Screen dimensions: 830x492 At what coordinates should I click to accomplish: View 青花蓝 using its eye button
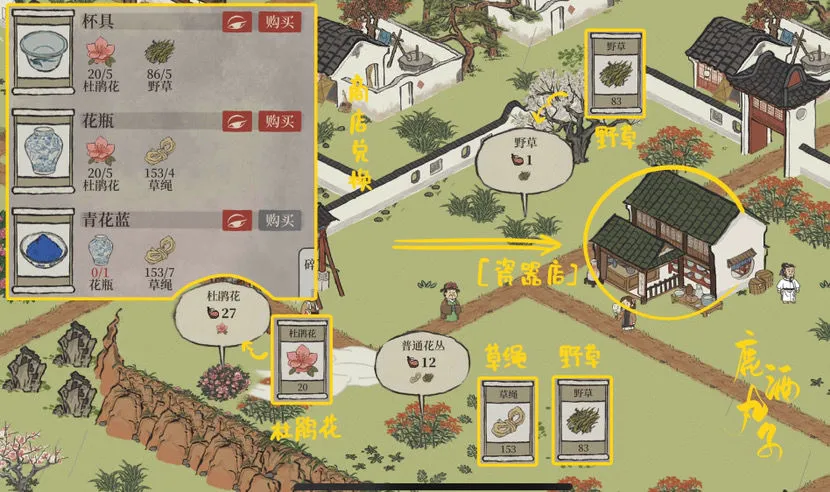click(237, 220)
